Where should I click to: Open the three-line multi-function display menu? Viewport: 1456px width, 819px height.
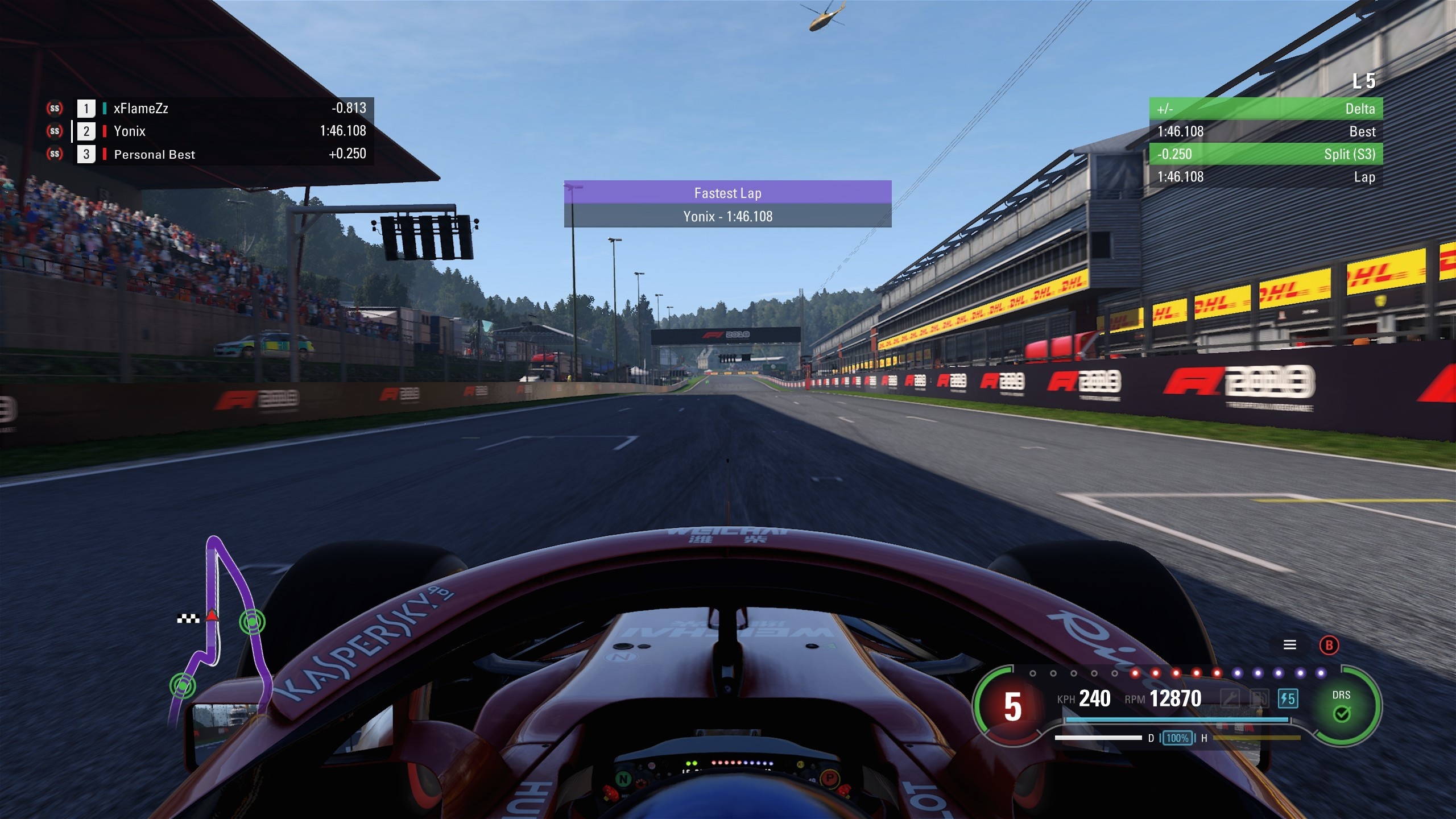(1289, 645)
